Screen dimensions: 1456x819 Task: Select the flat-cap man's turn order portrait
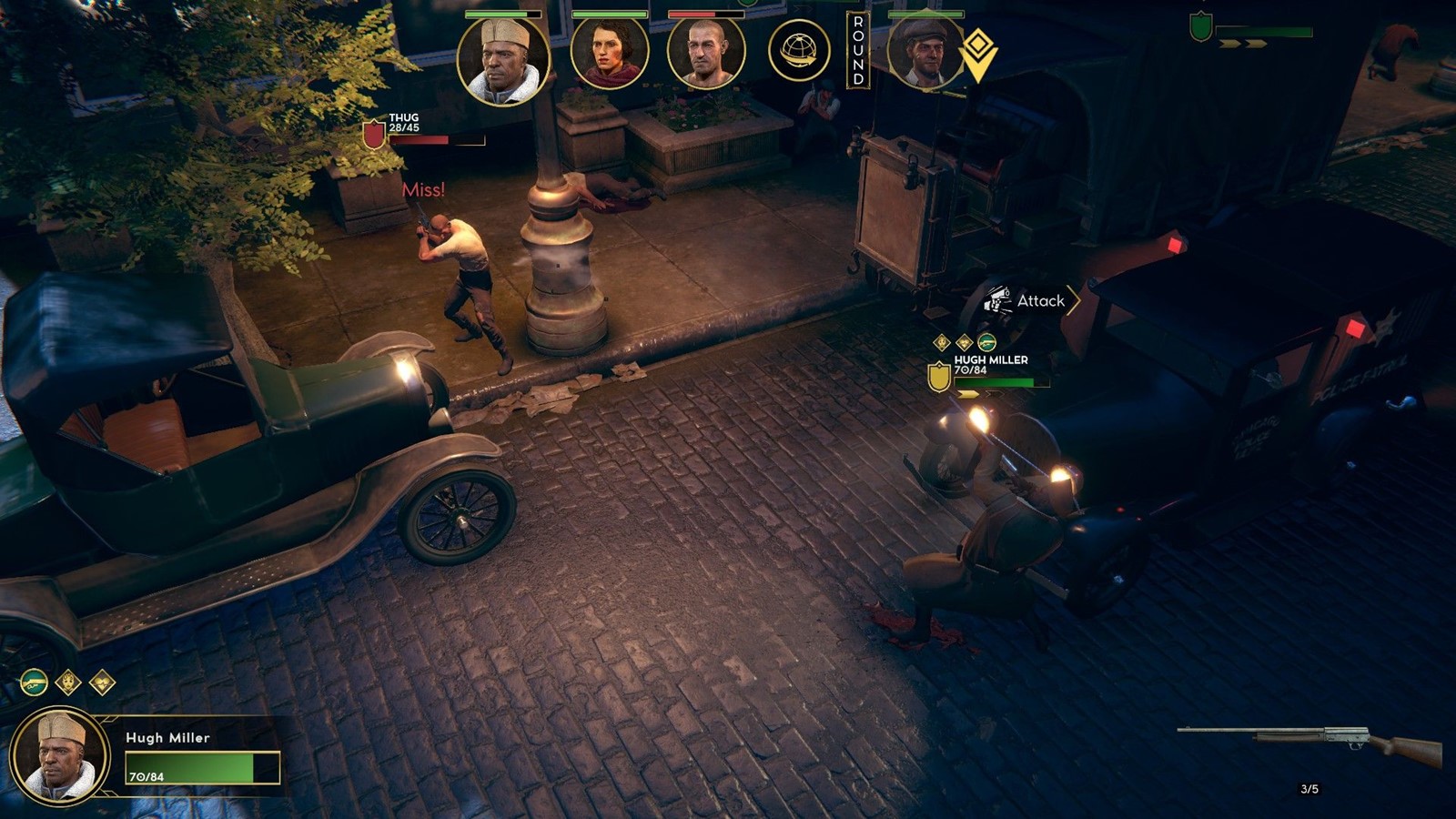pyautogui.click(x=925, y=53)
